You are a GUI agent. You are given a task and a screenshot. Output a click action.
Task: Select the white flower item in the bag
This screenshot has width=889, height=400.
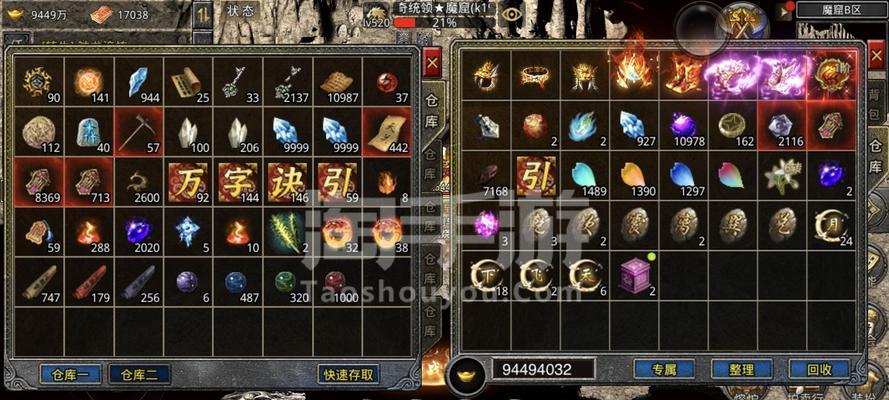click(781, 176)
